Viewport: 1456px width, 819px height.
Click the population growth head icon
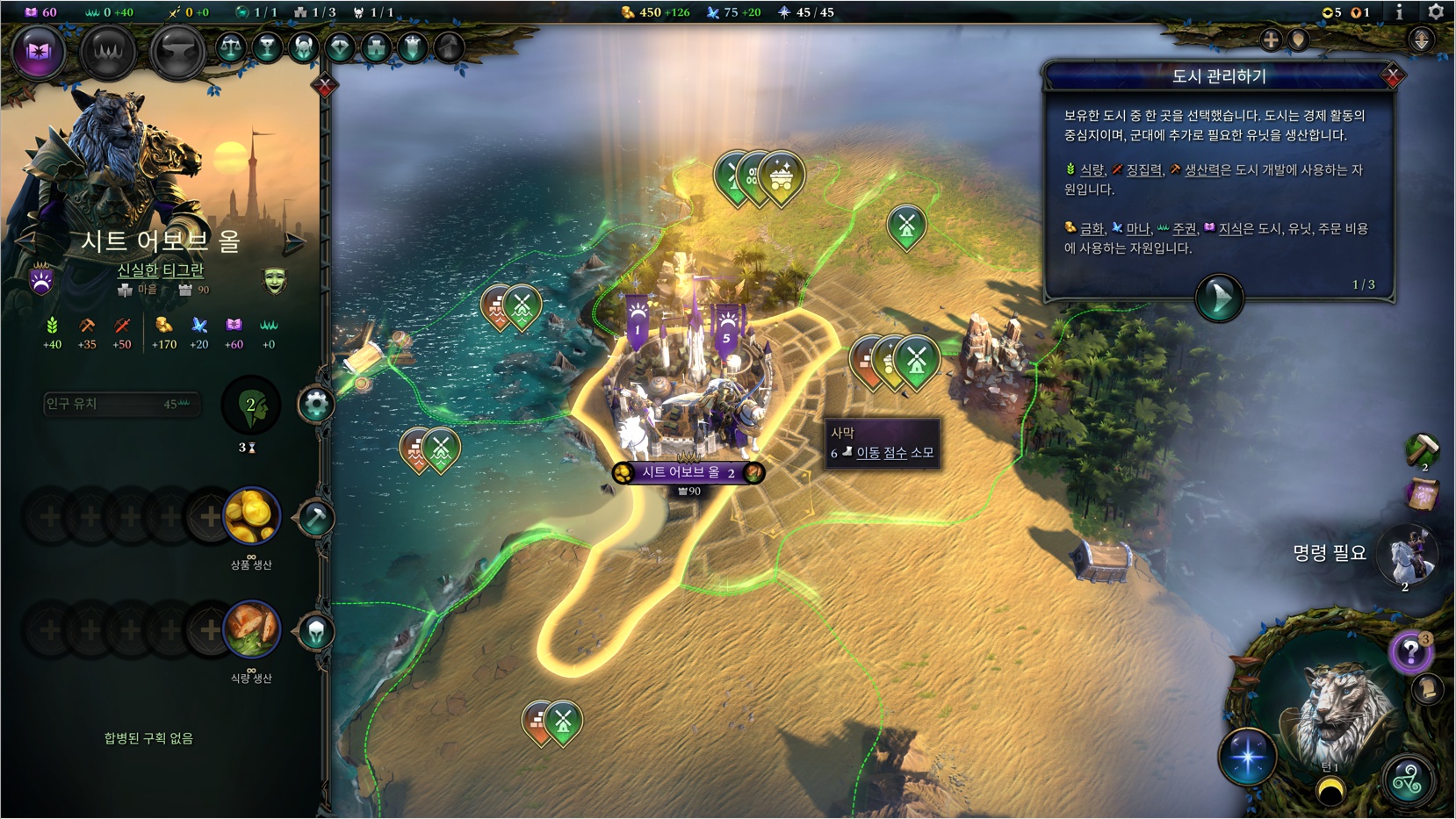(x=251, y=406)
